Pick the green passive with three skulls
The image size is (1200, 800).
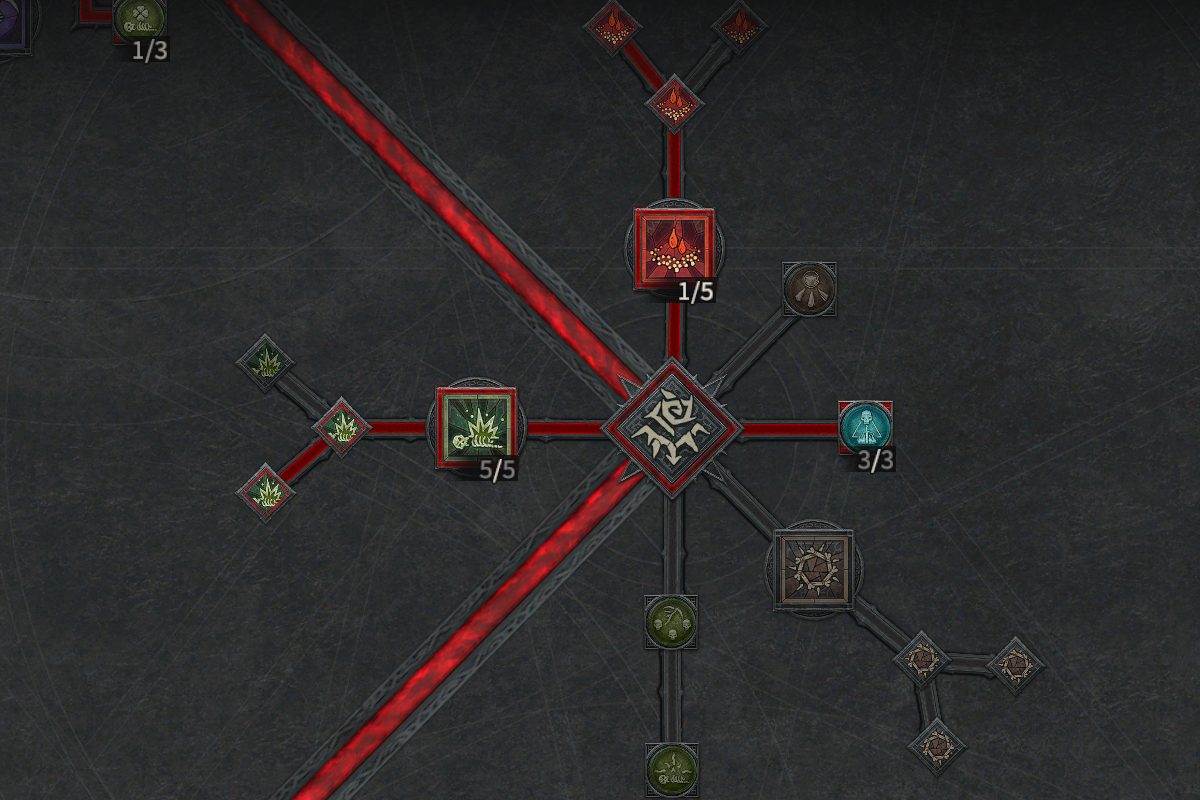click(671, 621)
